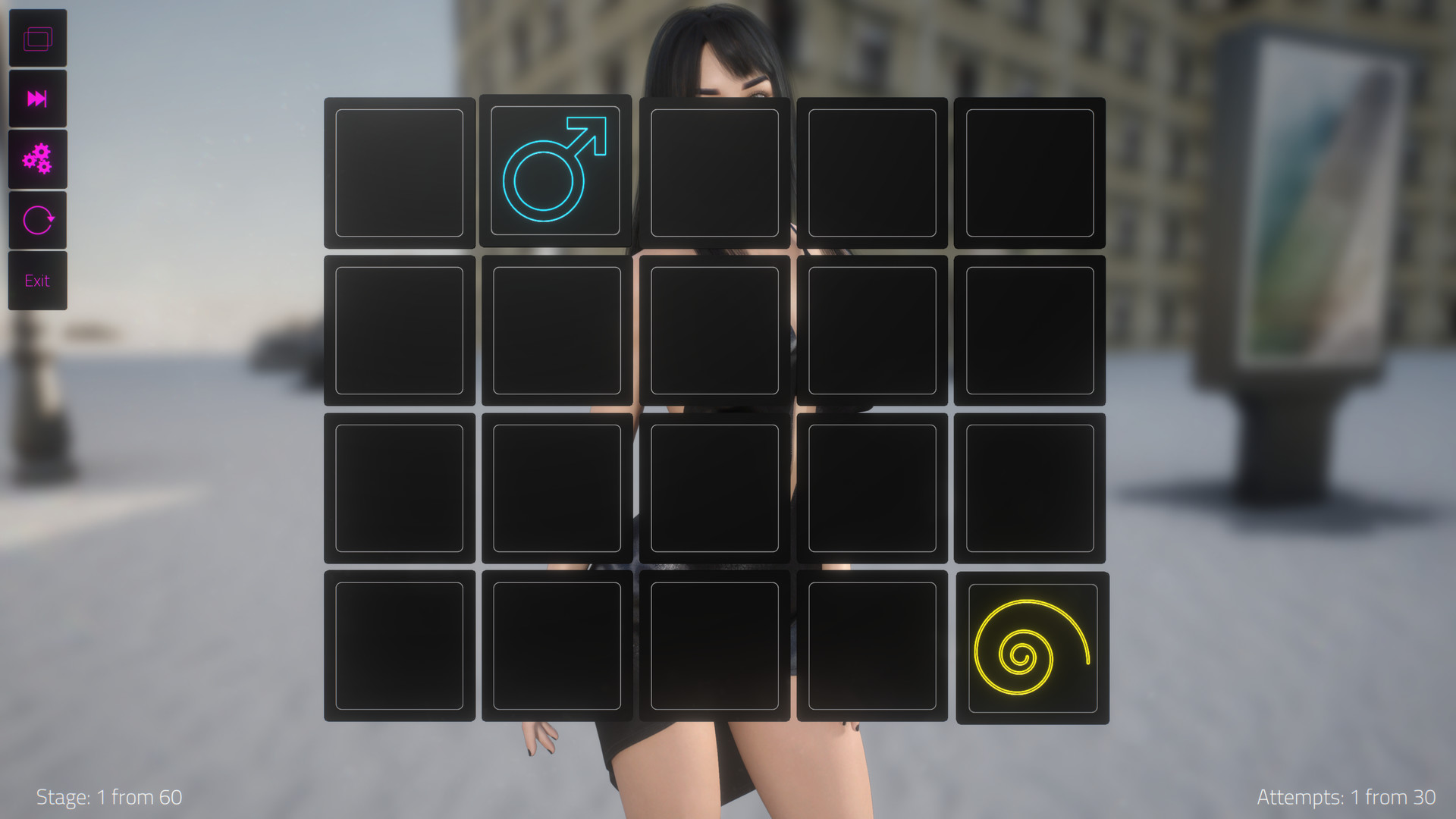Flip the card directly above the yellow spiral
Viewport: 1456px width, 819px height.
coord(1030,489)
